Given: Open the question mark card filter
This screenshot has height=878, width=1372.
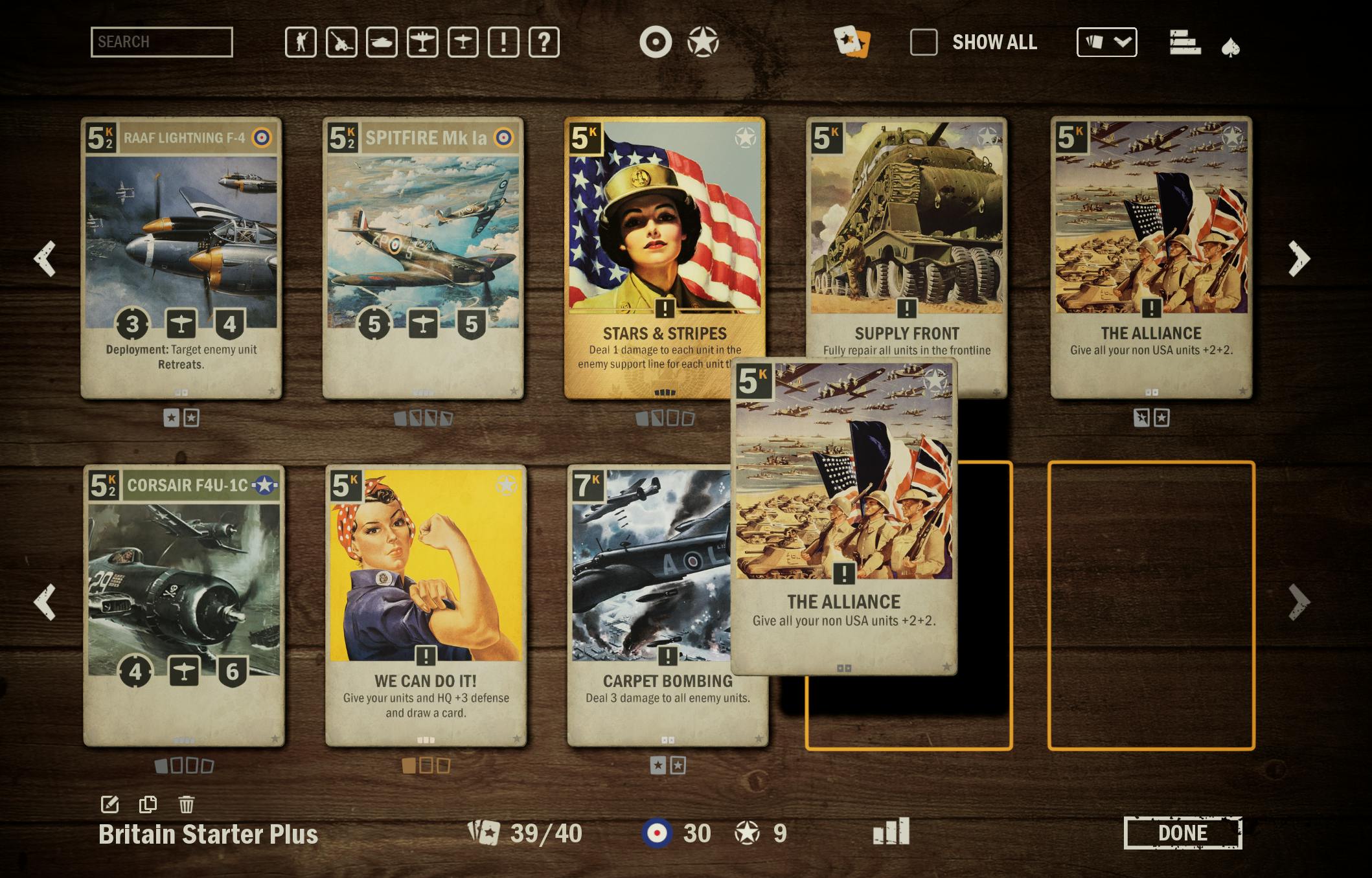Looking at the screenshot, I should click(x=545, y=43).
